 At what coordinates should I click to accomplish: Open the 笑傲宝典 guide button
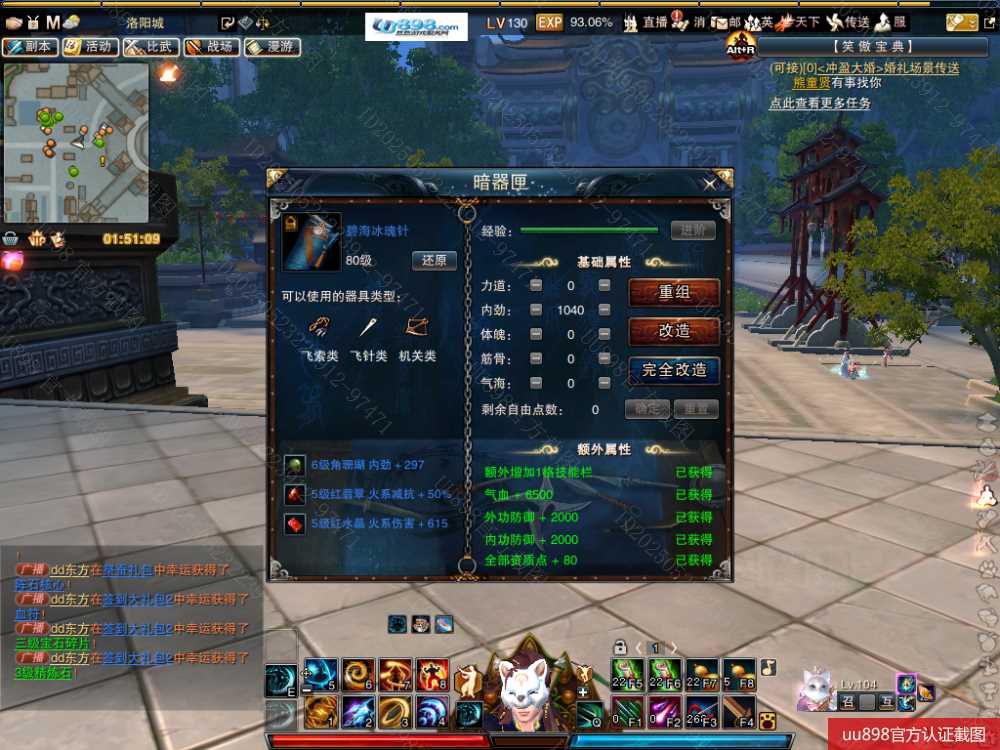[868, 46]
